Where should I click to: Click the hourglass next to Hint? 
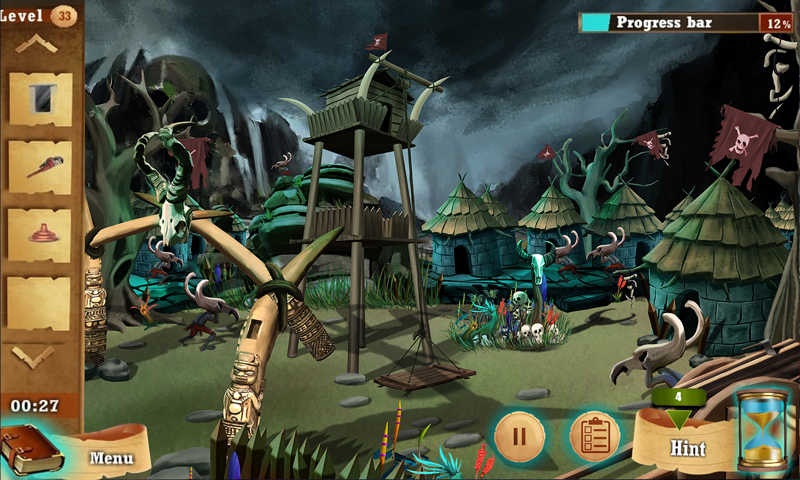click(x=762, y=431)
